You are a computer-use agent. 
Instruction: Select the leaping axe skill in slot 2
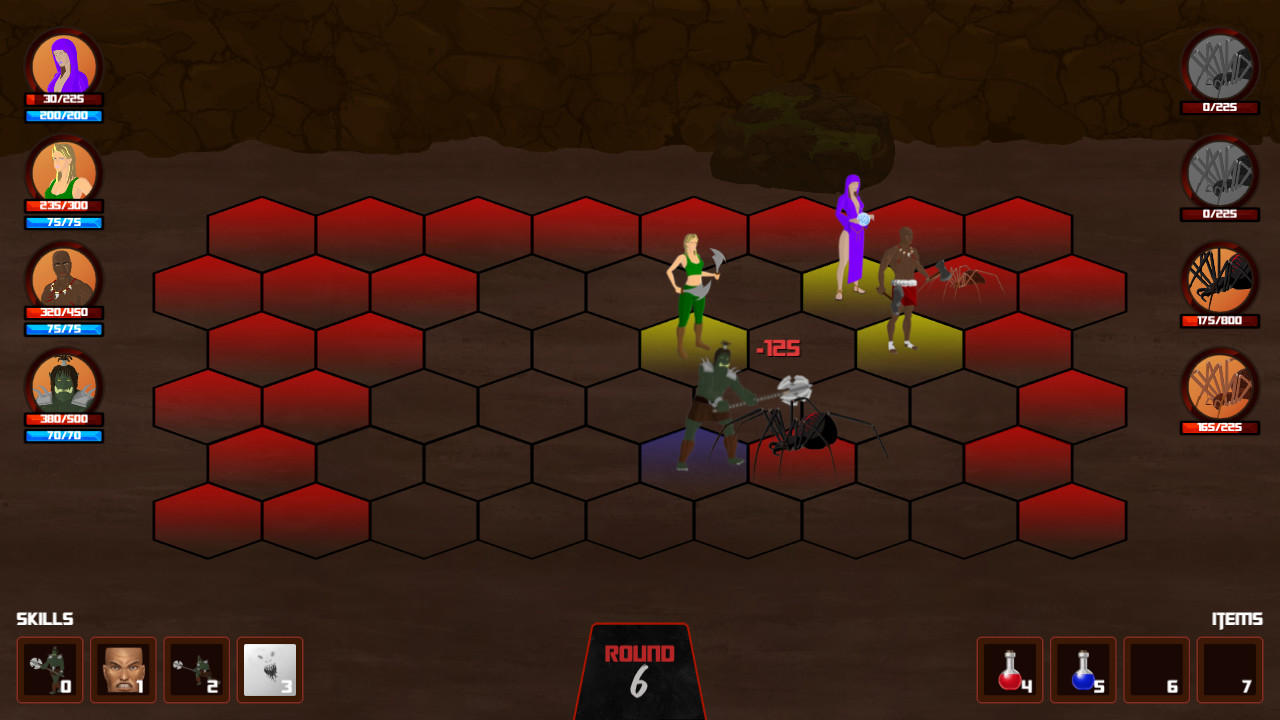point(196,670)
